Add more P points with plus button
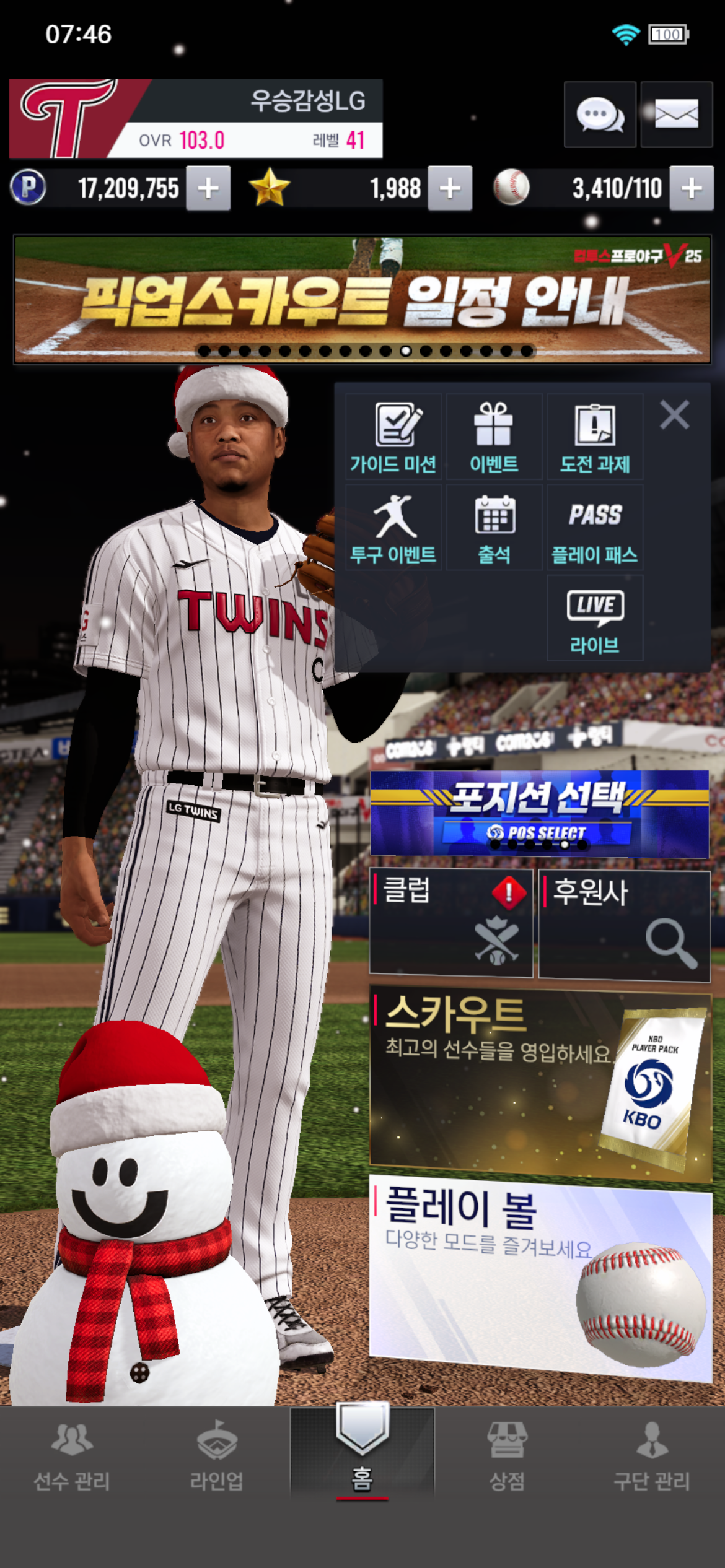Viewport: 725px width, 1568px height. [208, 188]
